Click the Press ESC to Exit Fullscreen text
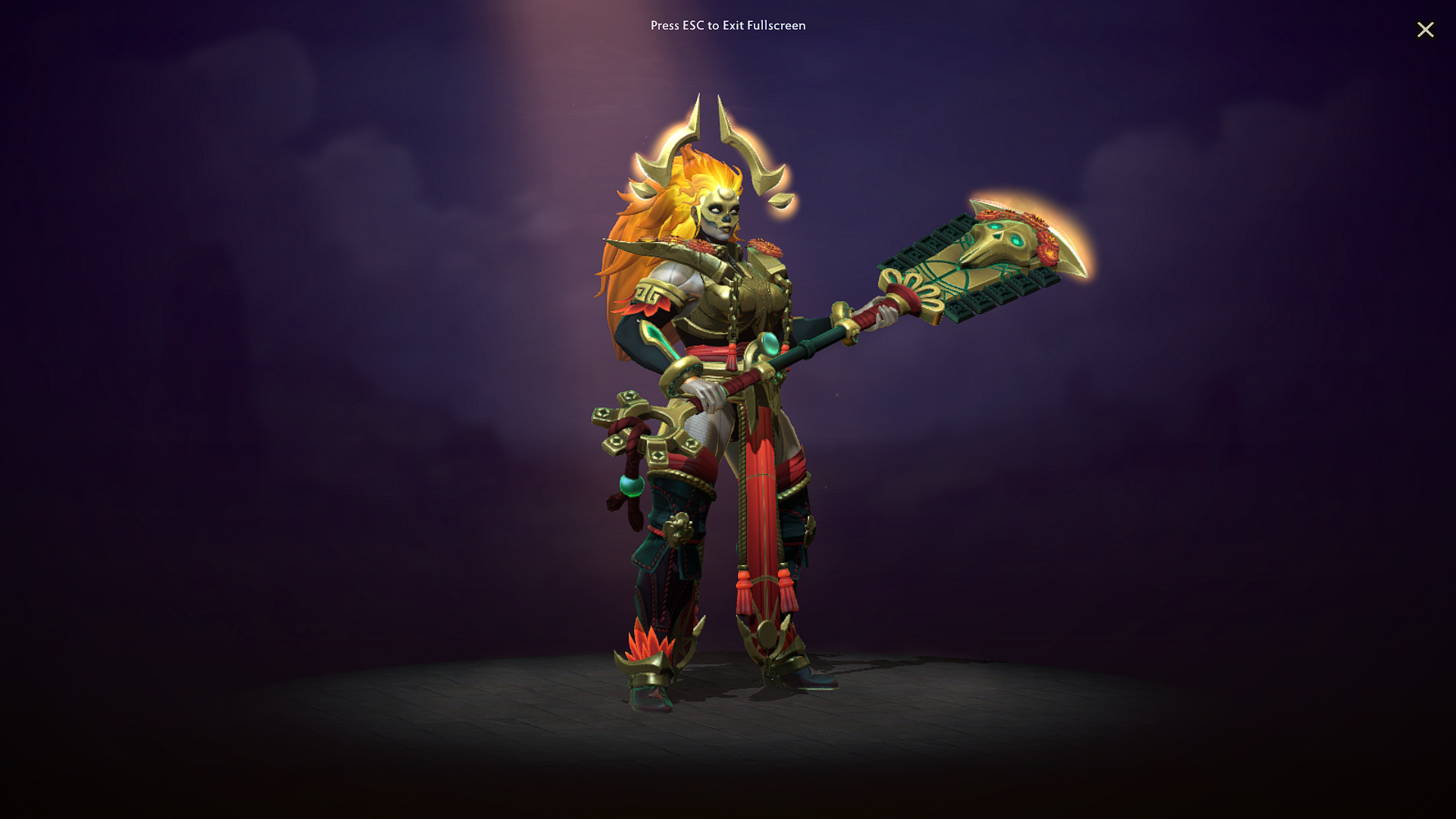Screen dimensions: 1456x819 point(727,25)
